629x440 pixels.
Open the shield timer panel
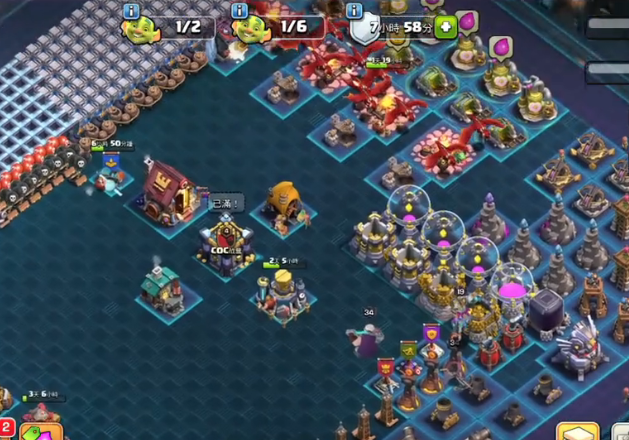pos(395,27)
